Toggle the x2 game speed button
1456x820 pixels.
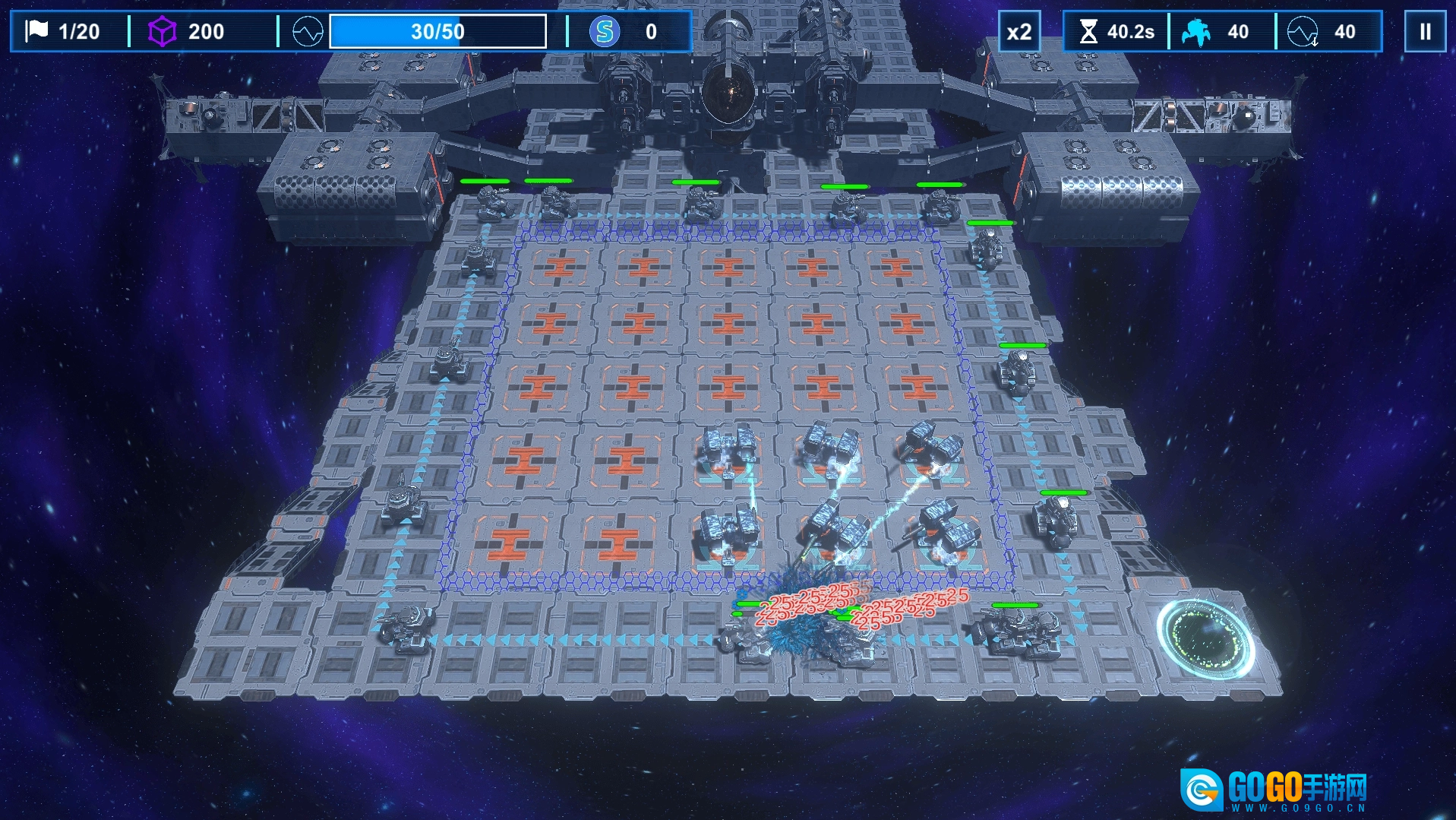point(1019,32)
